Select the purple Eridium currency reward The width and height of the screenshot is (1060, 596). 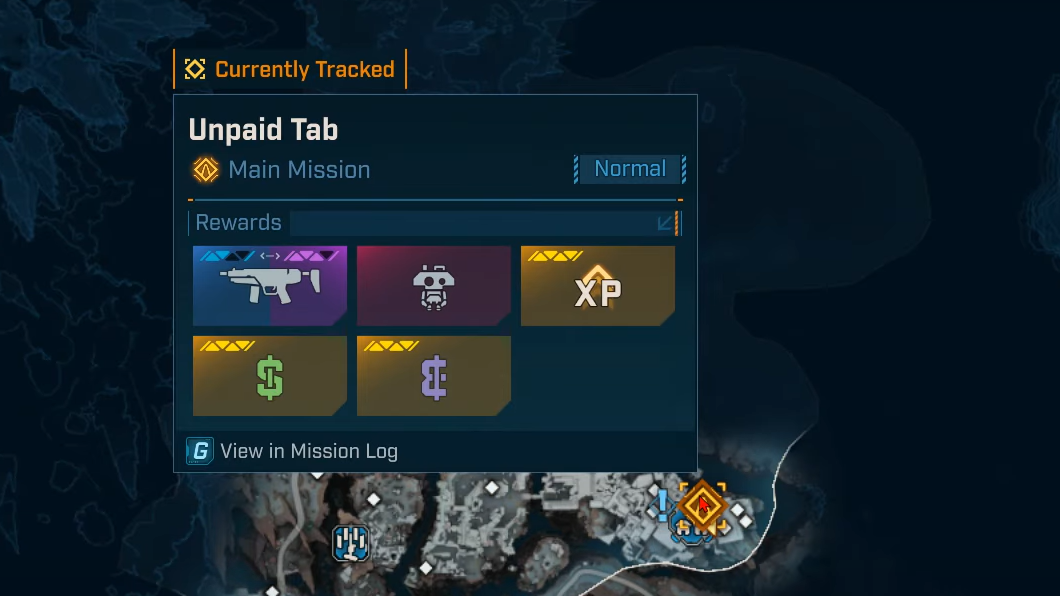point(434,376)
